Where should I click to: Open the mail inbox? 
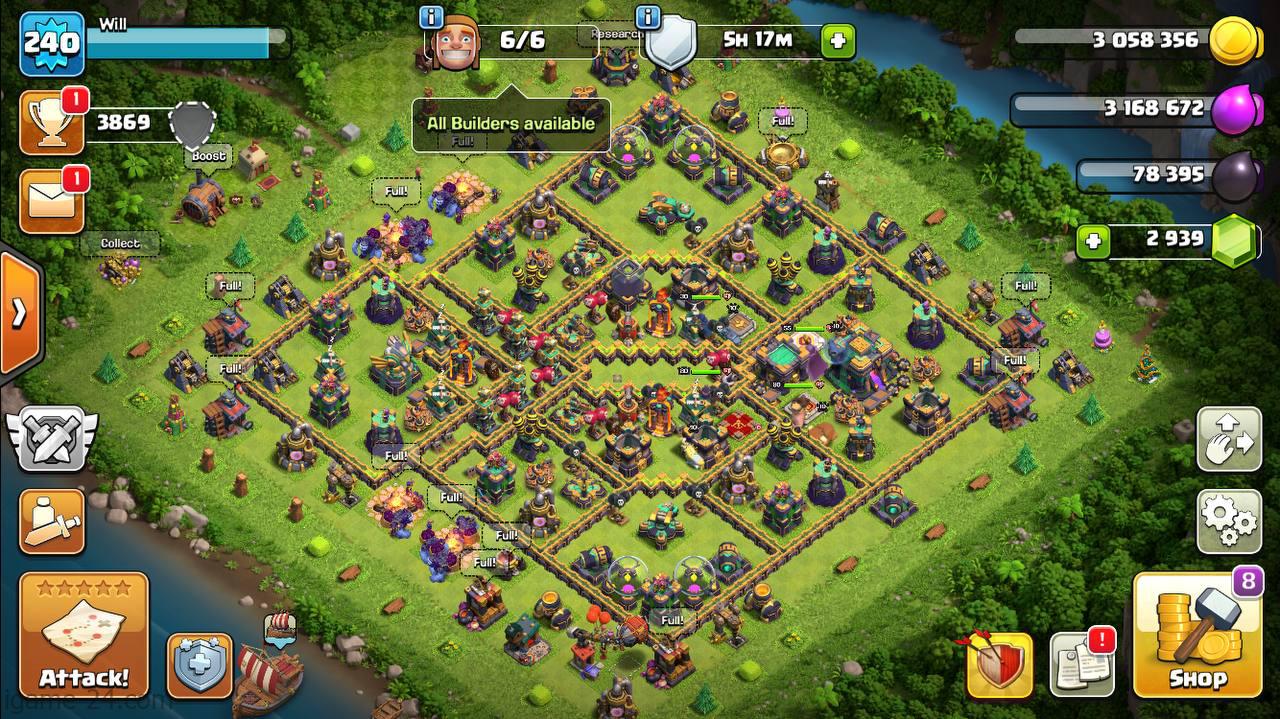52,202
